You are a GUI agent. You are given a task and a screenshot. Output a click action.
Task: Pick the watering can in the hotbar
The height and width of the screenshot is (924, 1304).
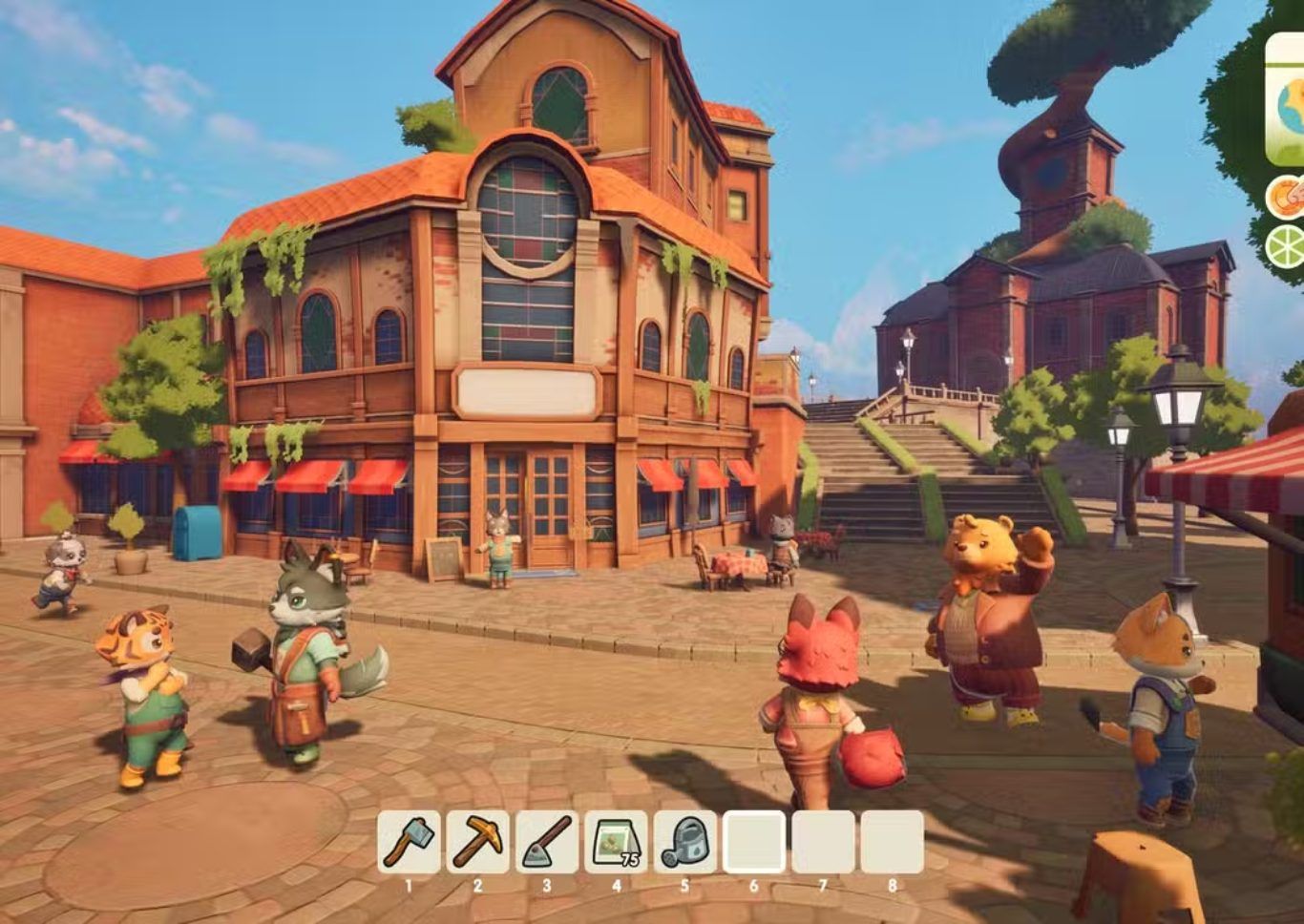click(x=684, y=841)
